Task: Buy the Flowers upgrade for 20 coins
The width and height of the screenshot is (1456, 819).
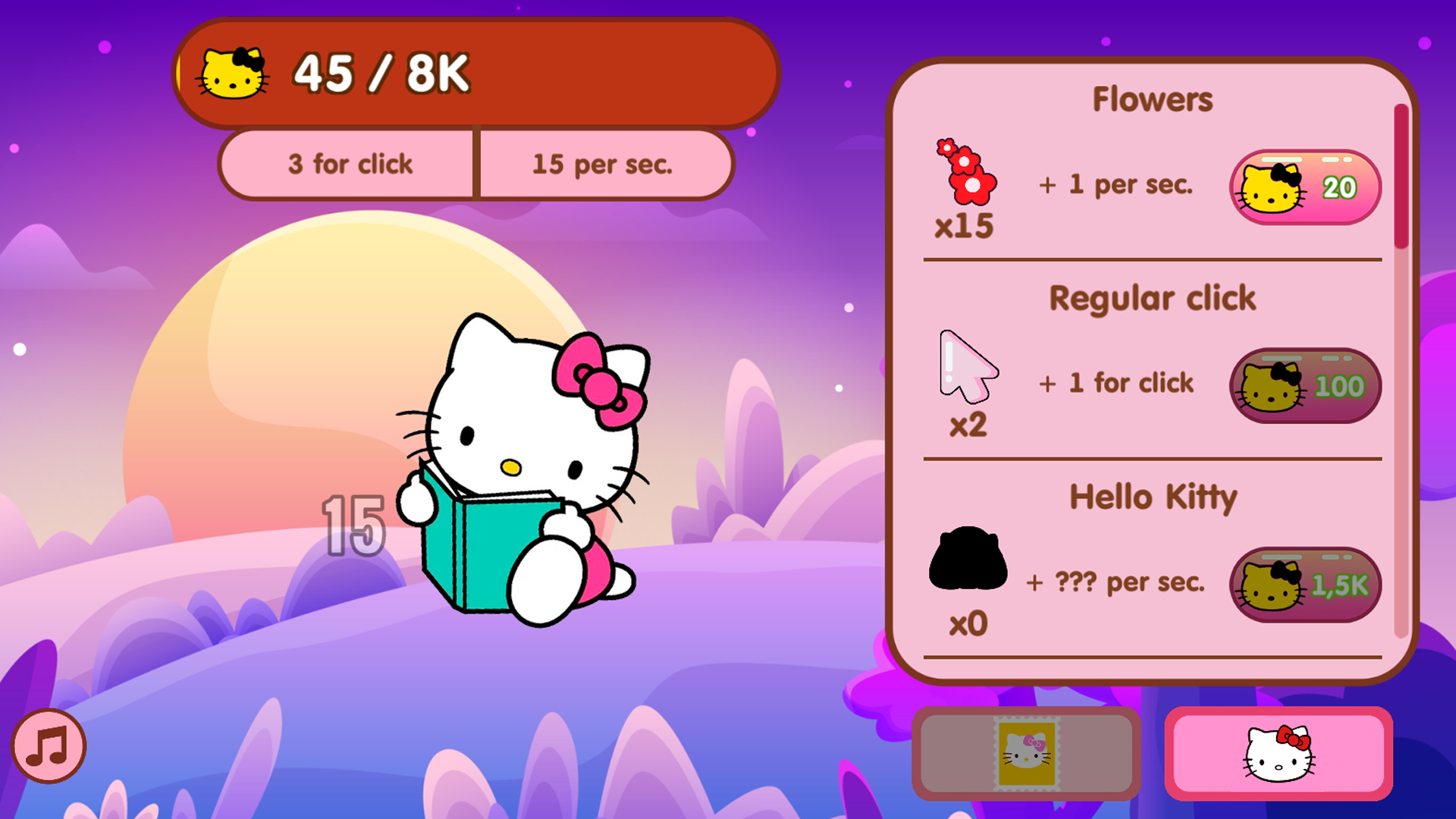Action: tap(1304, 187)
